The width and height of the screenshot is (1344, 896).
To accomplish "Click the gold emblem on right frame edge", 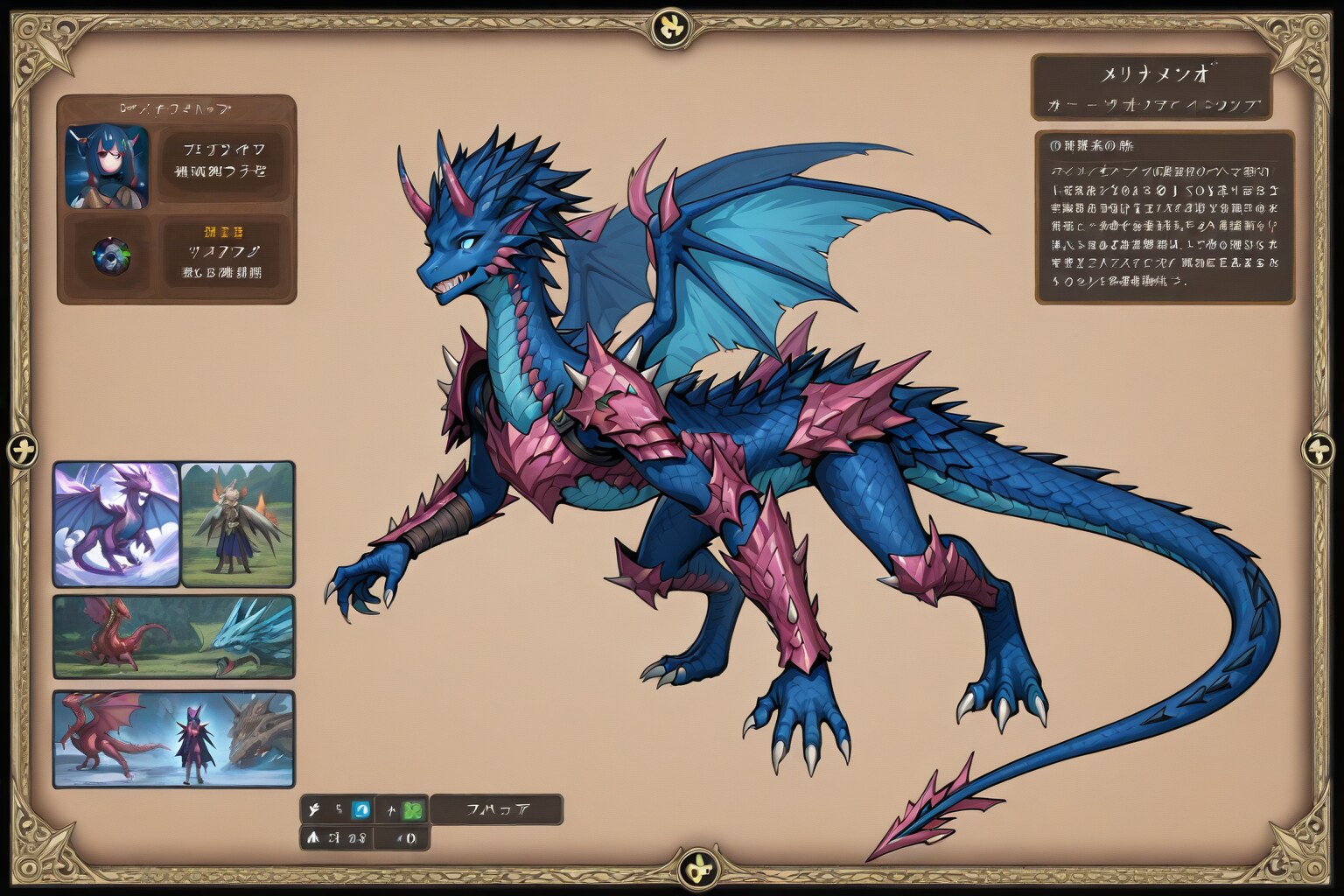I will point(1319,450).
